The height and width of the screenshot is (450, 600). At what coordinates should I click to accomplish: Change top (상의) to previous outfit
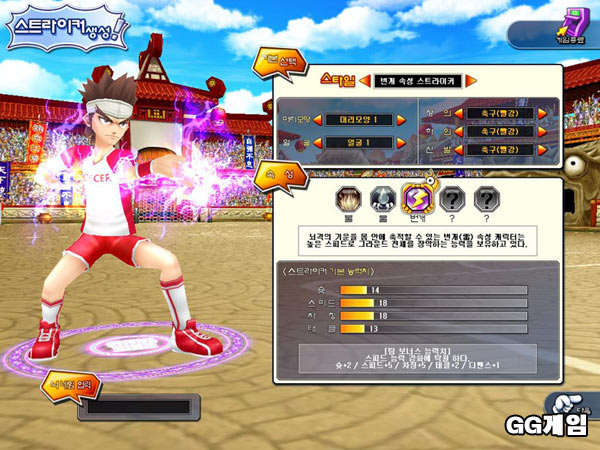(458, 113)
